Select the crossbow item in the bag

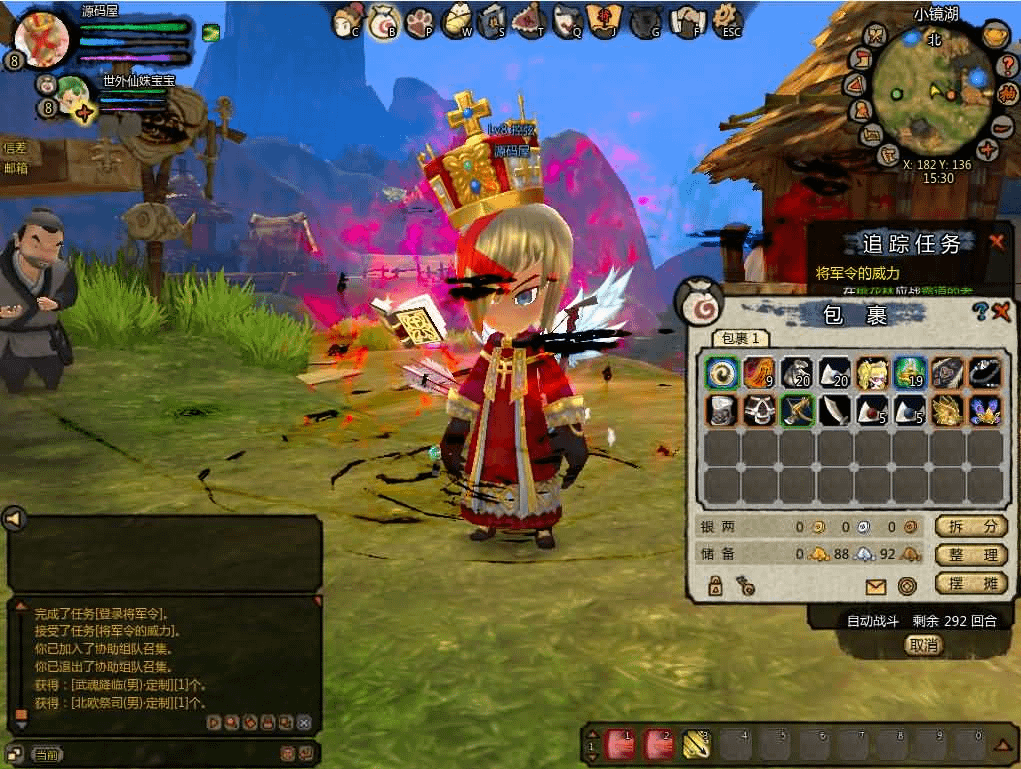[797, 410]
